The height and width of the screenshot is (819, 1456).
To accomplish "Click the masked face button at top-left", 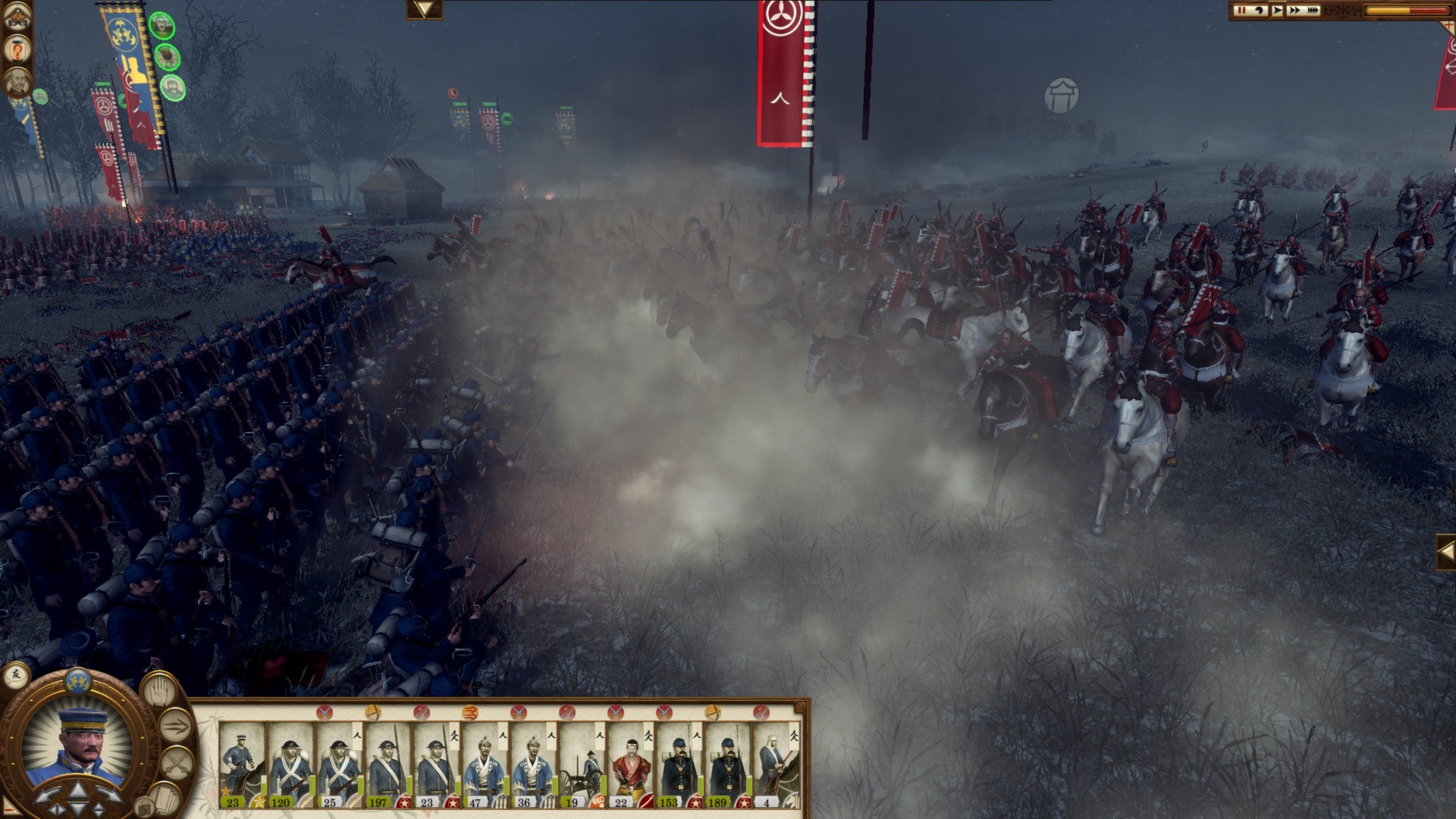I will tap(16, 17).
